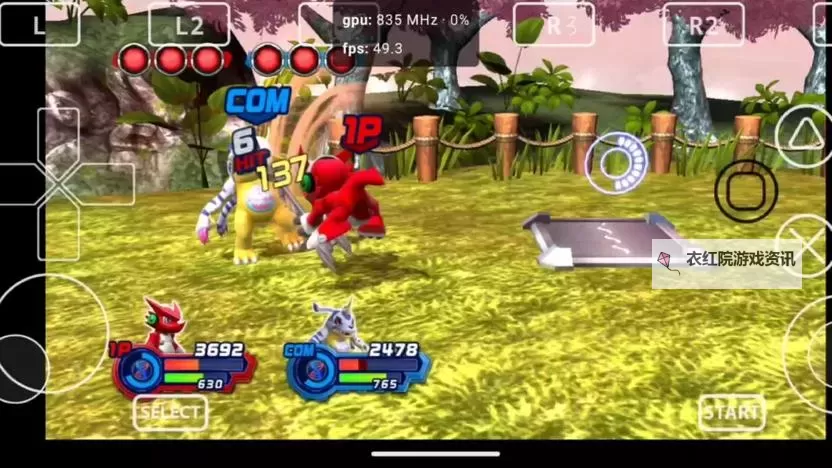This screenshot has width=832, height=468.
Task: Tap the R2 shoulder overlay button
Action: click(703, 25)
